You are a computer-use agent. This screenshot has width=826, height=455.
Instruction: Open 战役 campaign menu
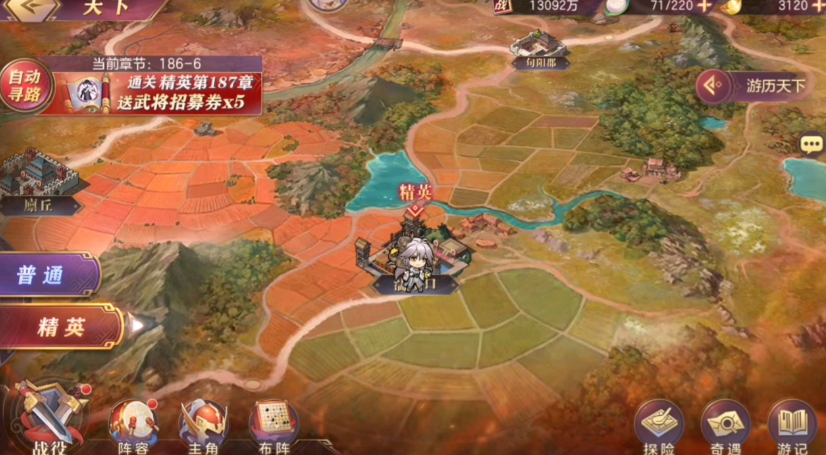click(x=44, y=418)
